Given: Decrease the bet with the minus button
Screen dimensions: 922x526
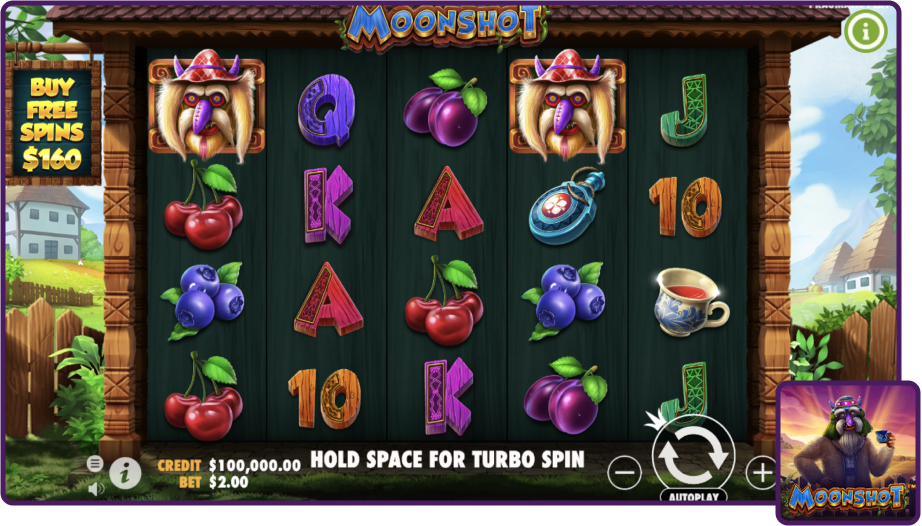Looking at the screenshot, I should (625, 471).
